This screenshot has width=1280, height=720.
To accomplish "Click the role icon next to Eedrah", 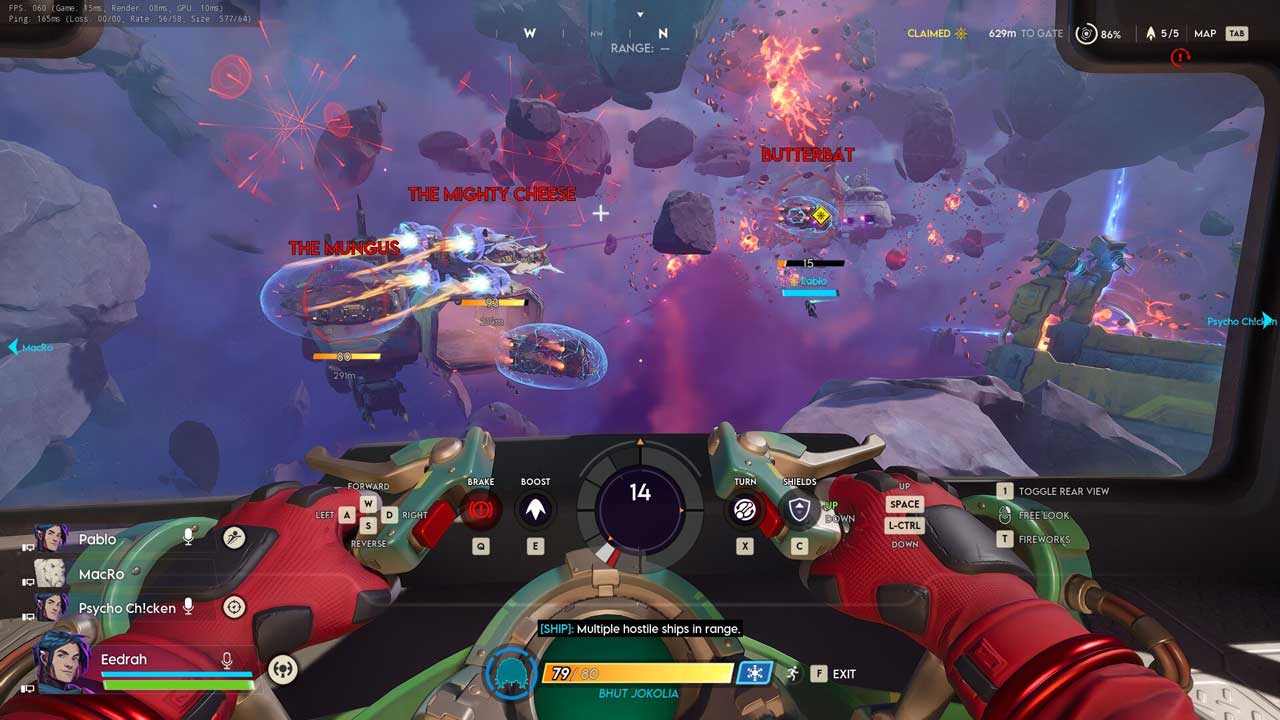I will point(283,669).
